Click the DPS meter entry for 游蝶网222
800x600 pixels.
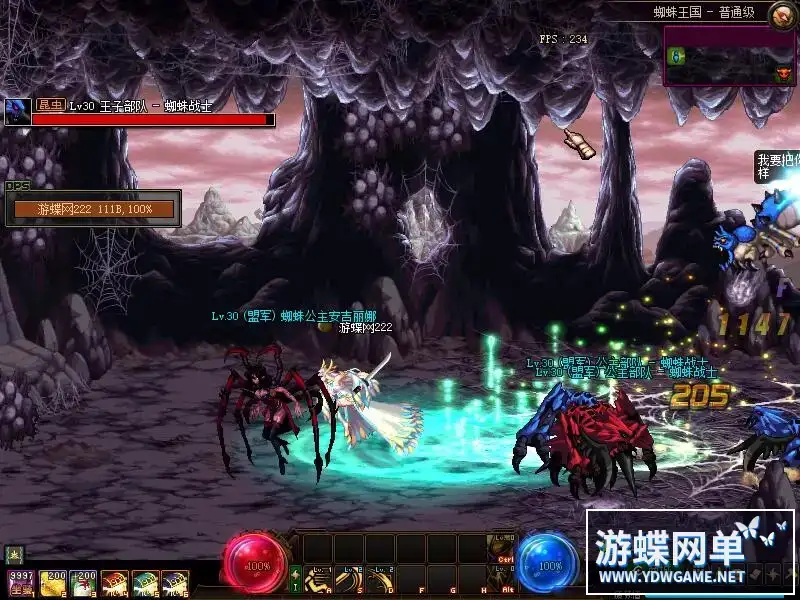coord(94,209)
